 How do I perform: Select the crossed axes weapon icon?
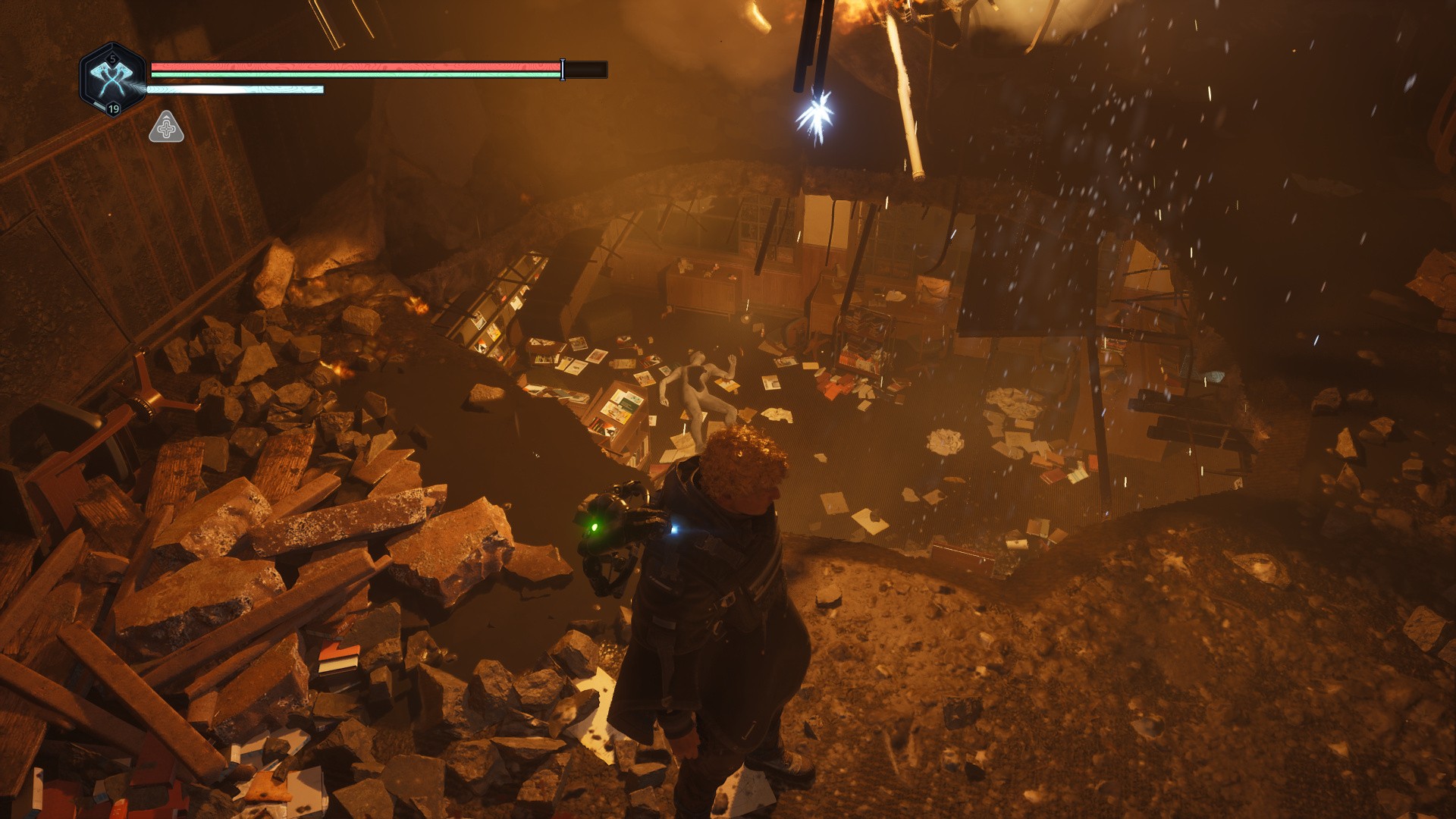[111, 78]
